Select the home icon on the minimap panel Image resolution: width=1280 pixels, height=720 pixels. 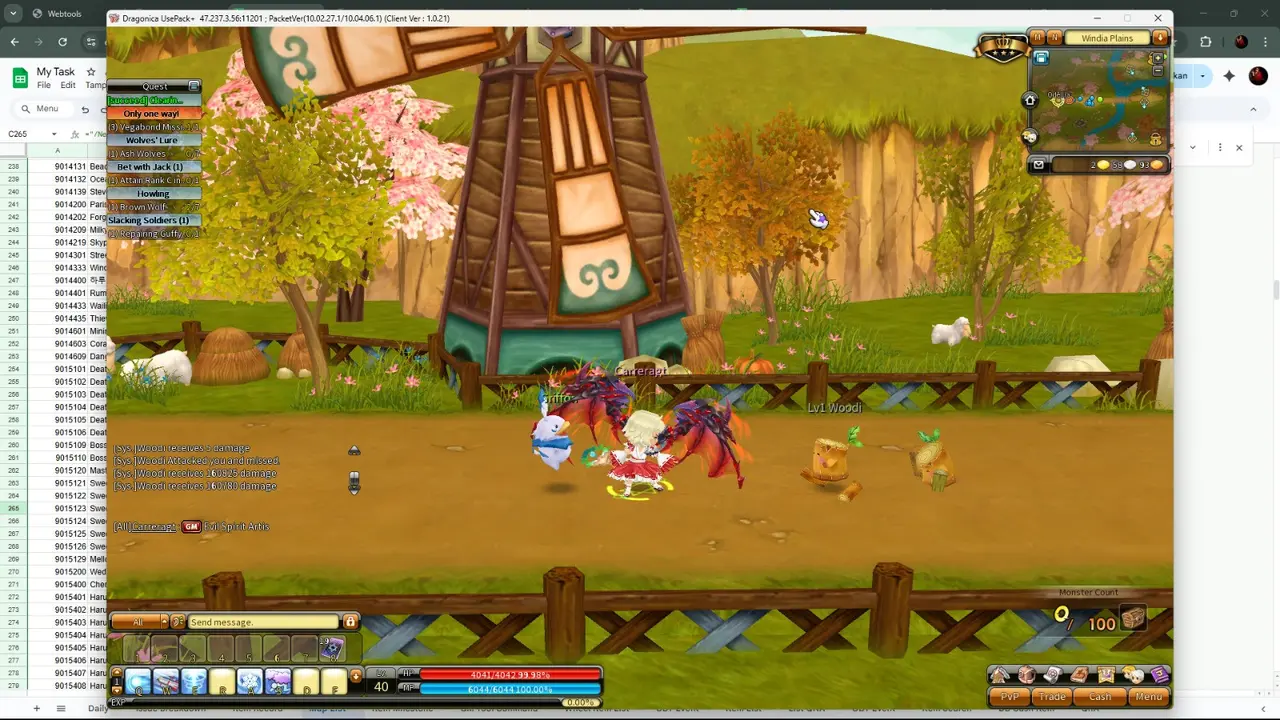click(x=1030, y=100)
